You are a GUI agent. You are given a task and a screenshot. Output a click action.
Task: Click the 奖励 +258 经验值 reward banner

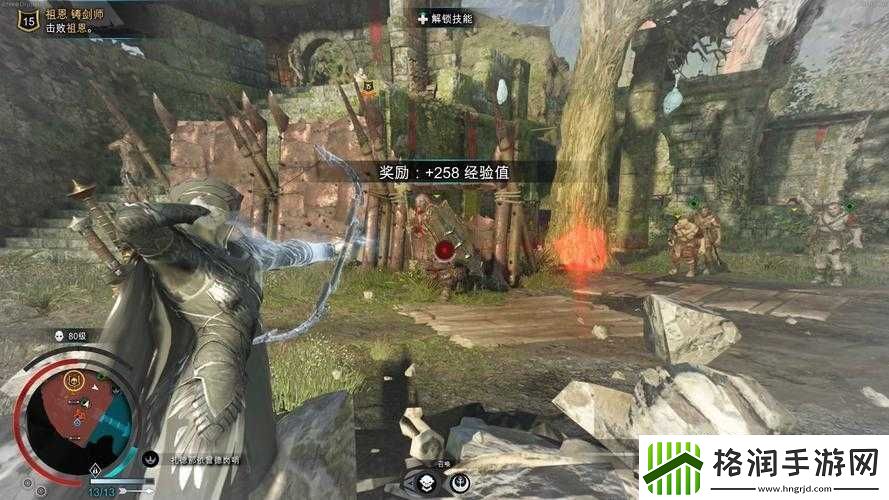445,172
